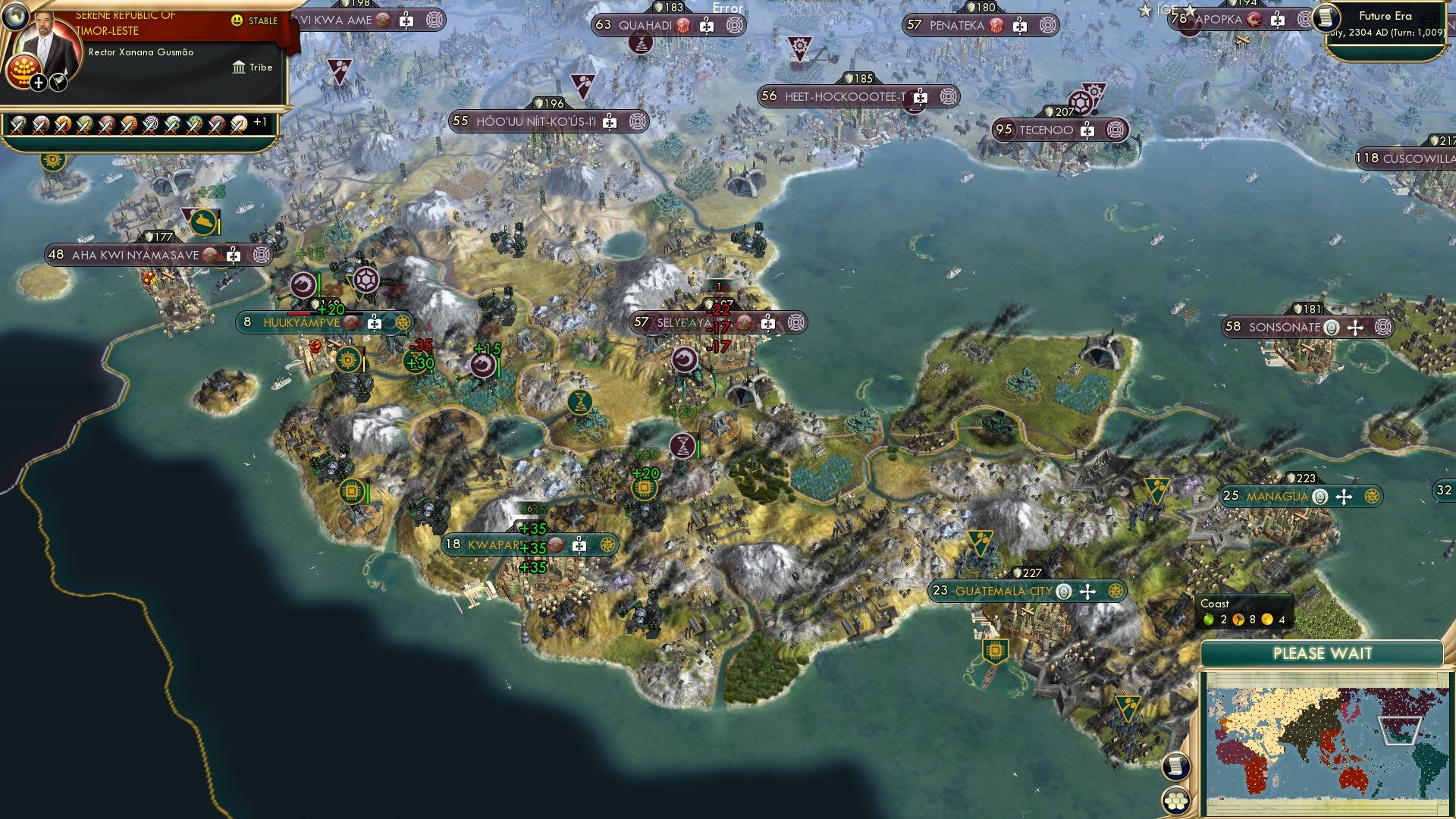The width and height of the screenshot is (1456, 819).
Task: Expand the plus icon below the civilization emblem
Action: coord(38,83)
